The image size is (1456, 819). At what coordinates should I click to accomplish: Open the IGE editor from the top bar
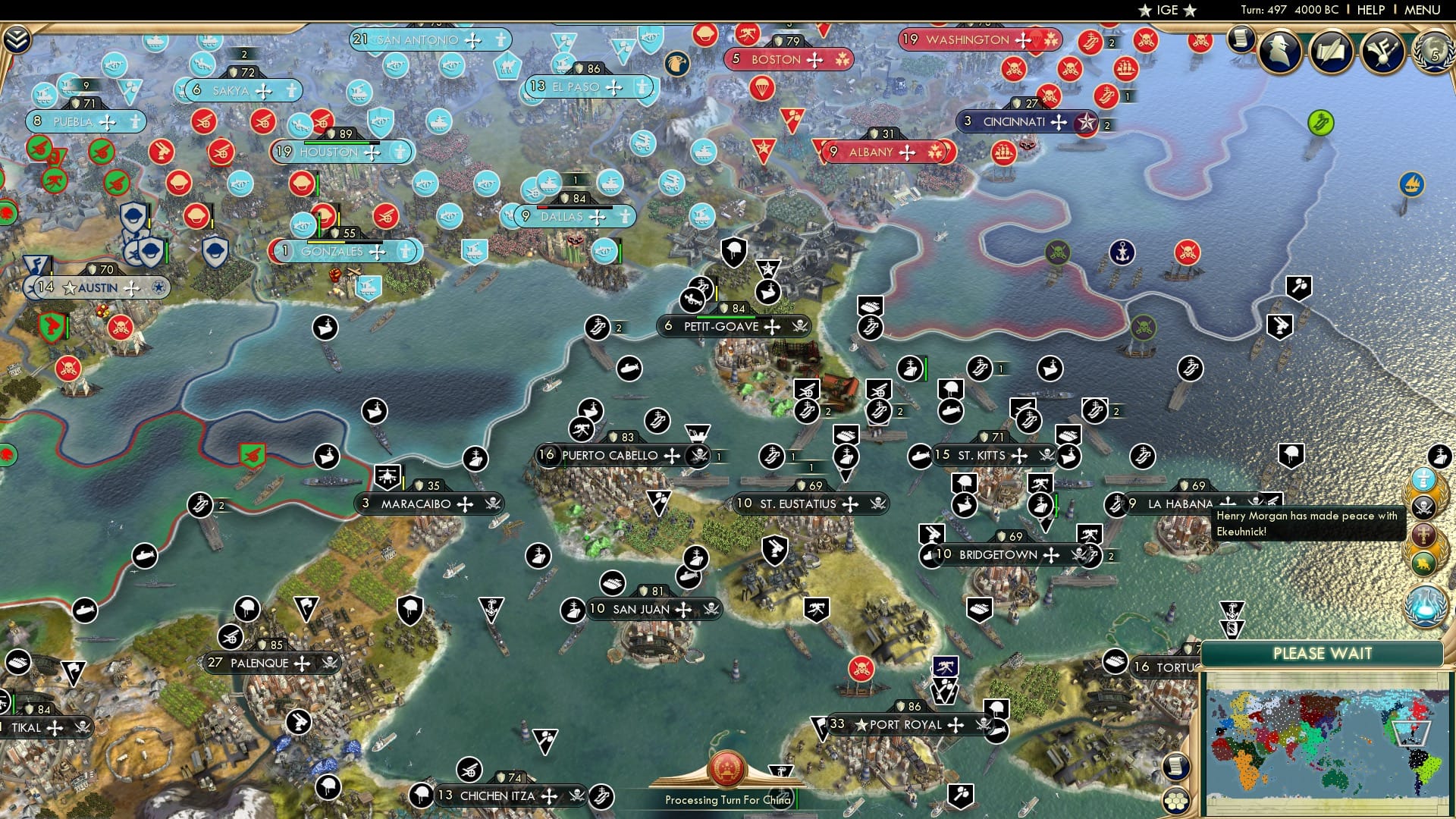pos(1166,10)
